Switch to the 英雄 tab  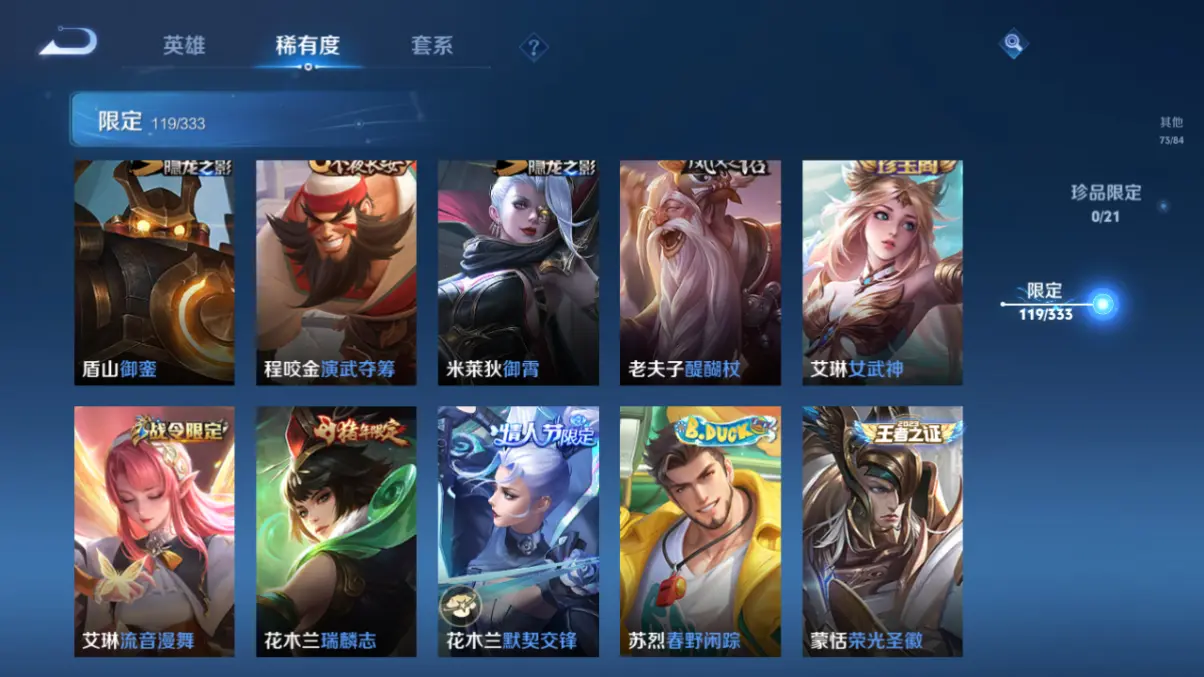[184, 46]
